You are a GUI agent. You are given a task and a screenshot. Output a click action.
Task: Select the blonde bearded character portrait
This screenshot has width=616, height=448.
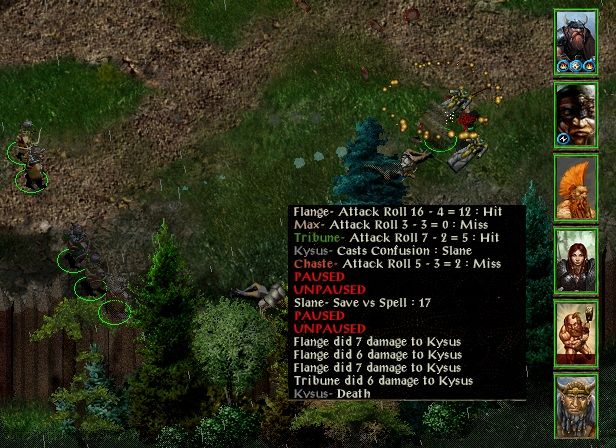[x=576, y=405]
